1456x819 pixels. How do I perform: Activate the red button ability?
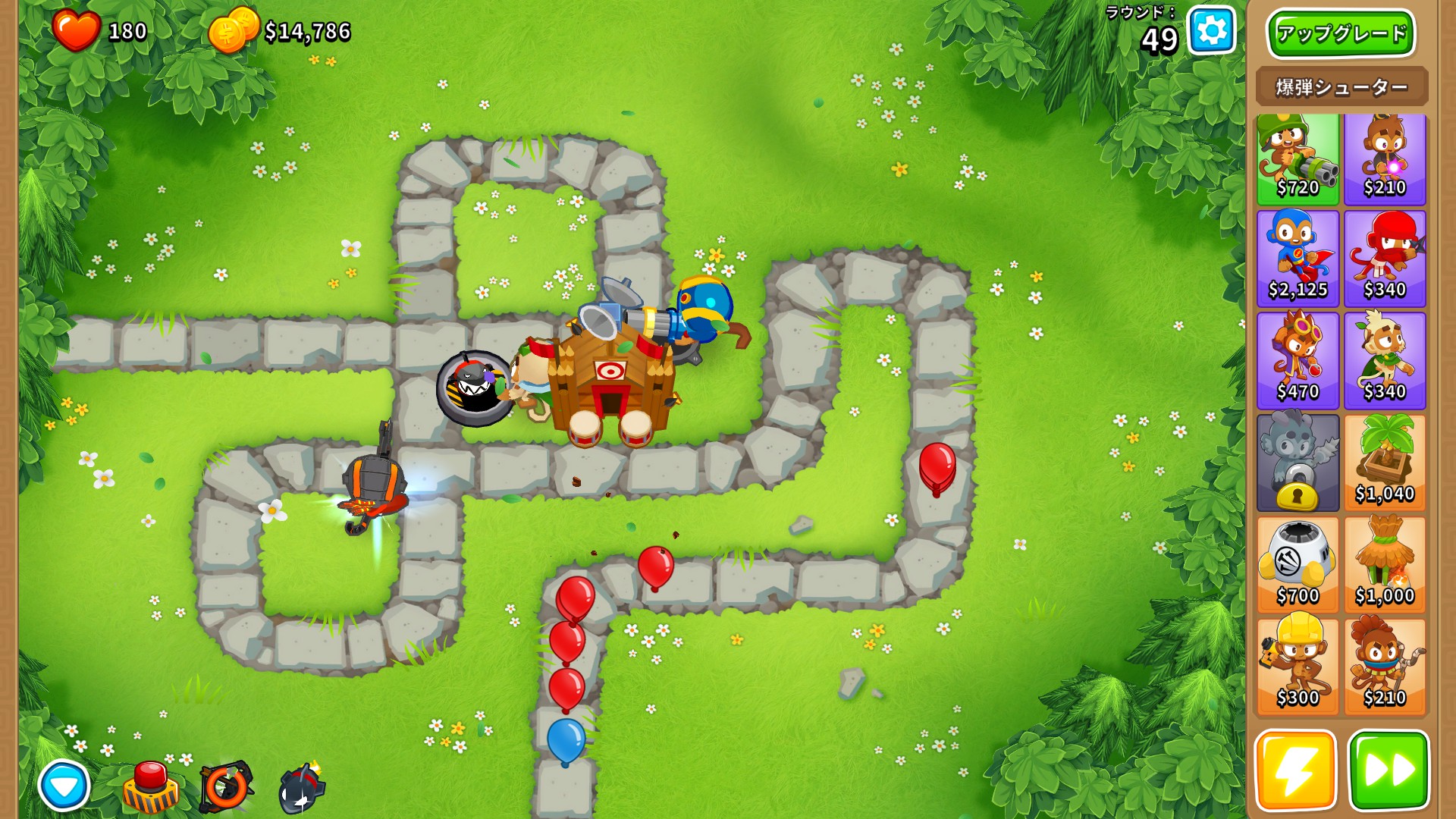pos(151,787)
